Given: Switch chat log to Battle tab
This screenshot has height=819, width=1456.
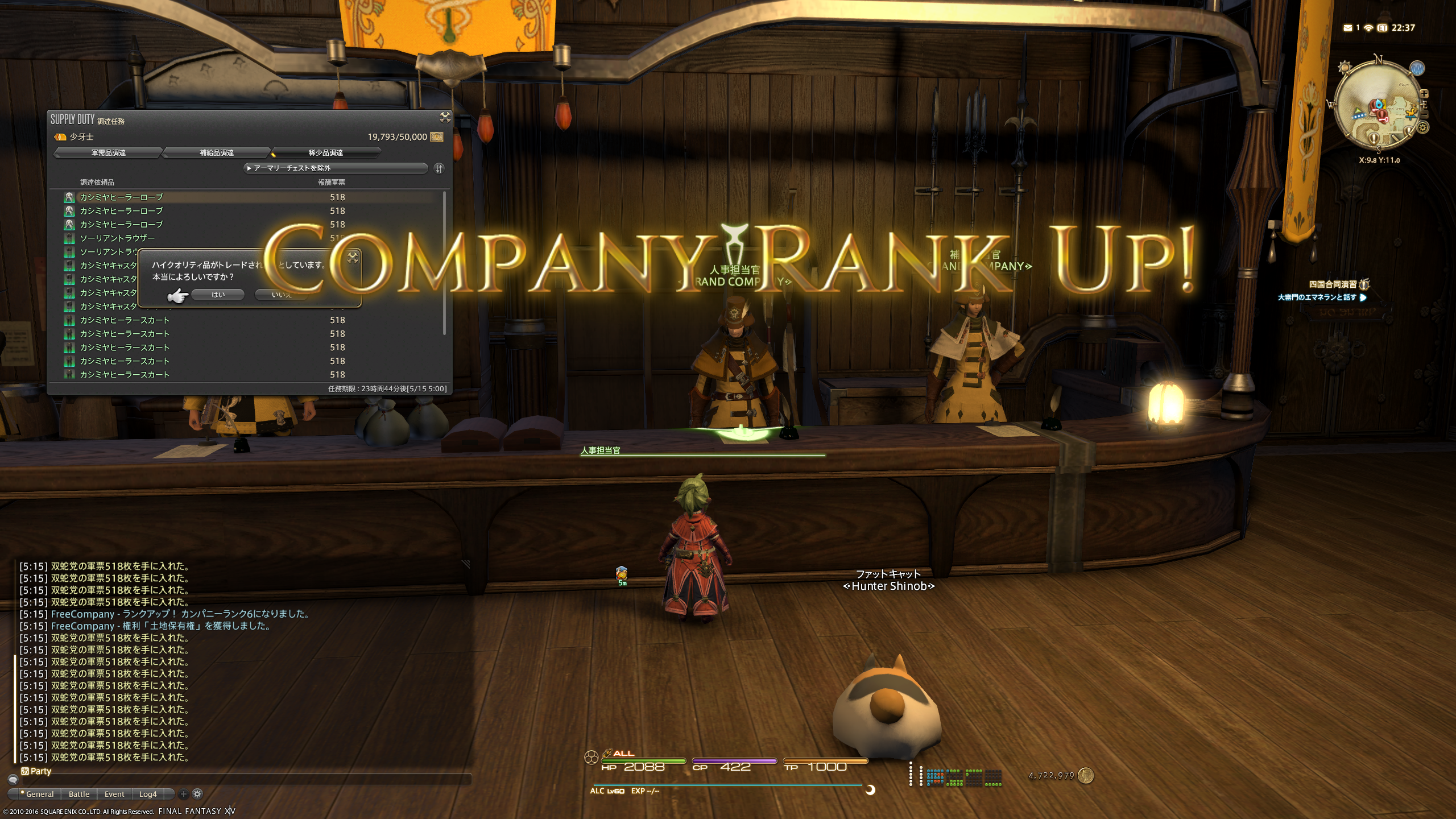Looking at the screenshot, I should click(79, 794).
